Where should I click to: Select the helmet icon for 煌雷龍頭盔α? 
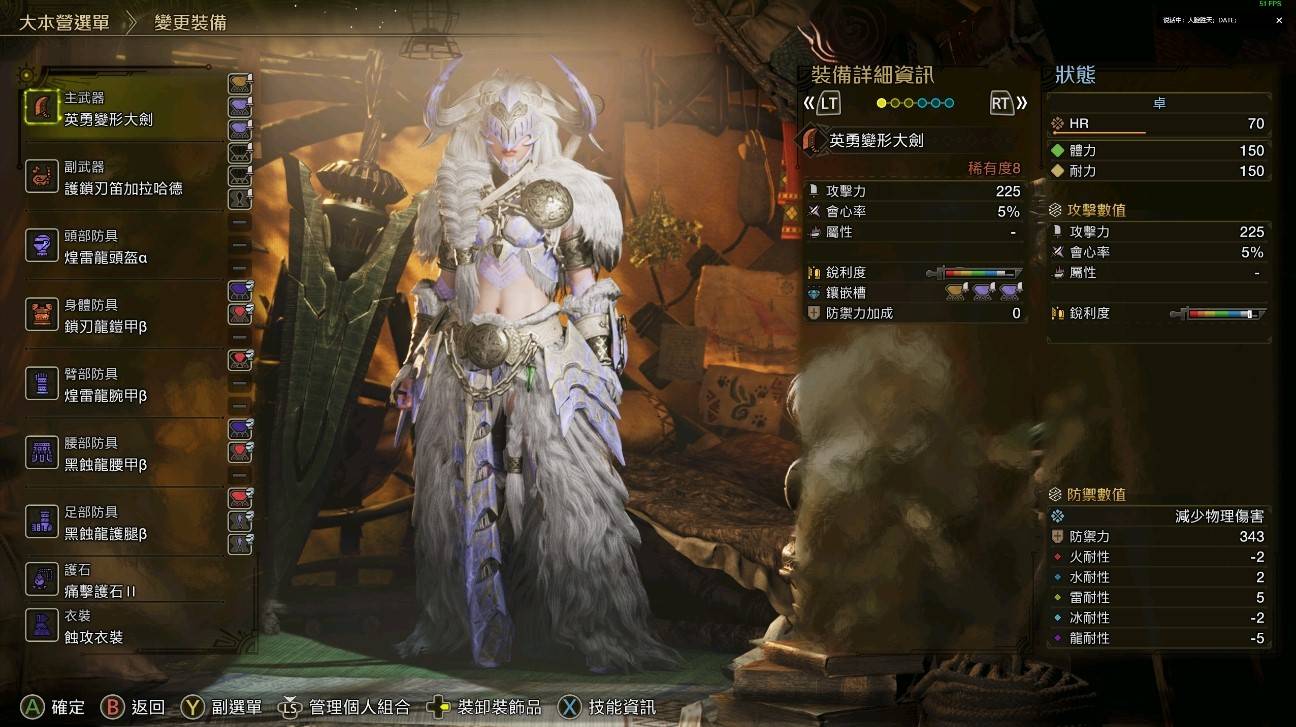pyautogui.click(x=42, y=244)
